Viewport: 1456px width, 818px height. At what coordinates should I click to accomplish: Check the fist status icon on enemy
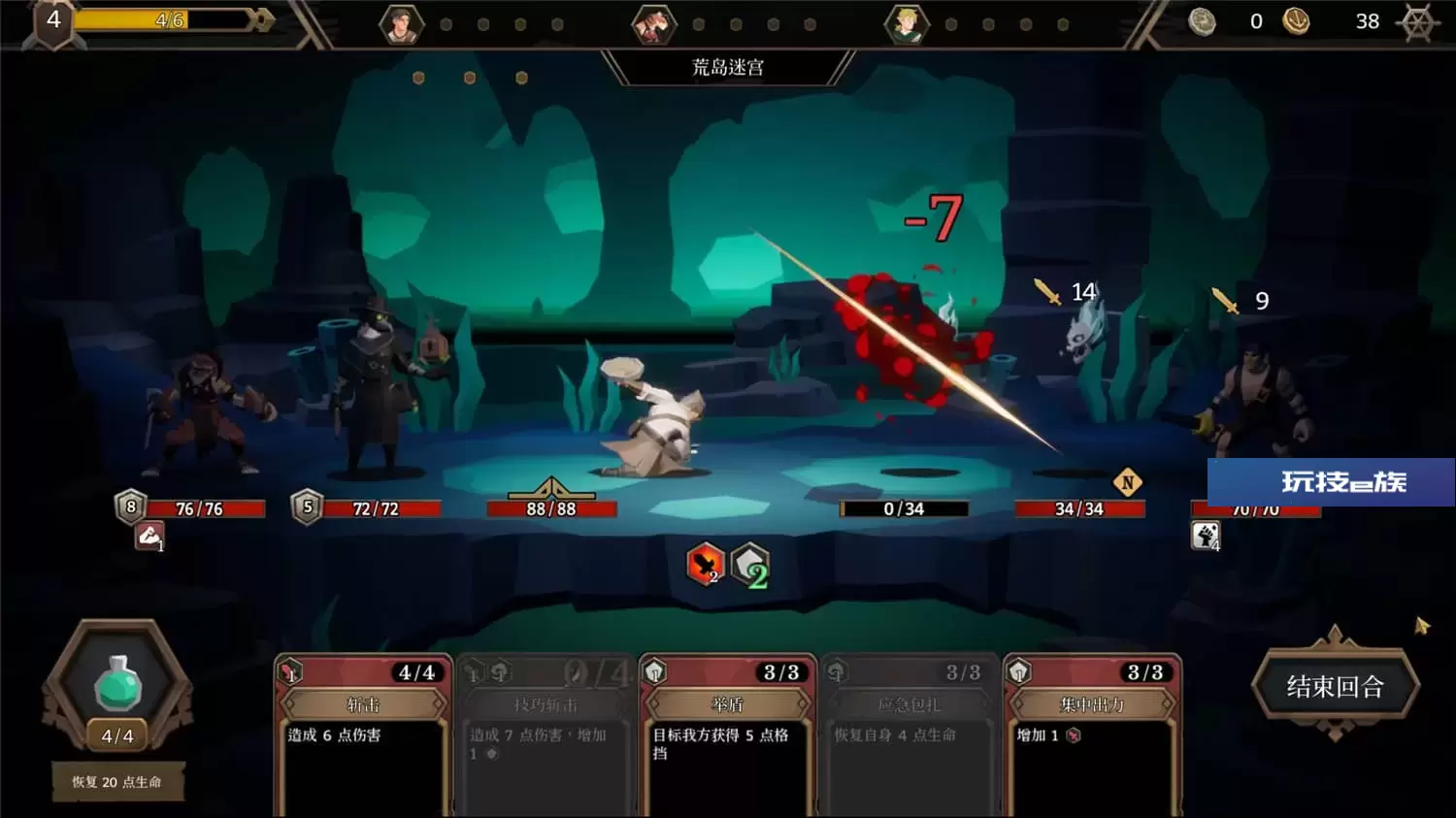pos(1206,536)
